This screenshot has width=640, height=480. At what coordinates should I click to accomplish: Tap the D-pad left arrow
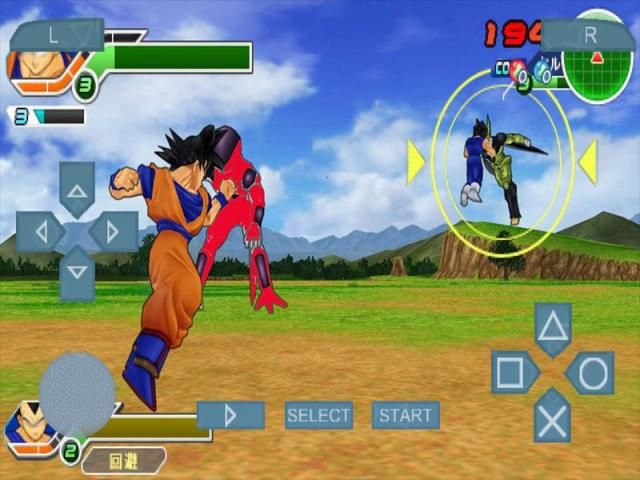40,232
